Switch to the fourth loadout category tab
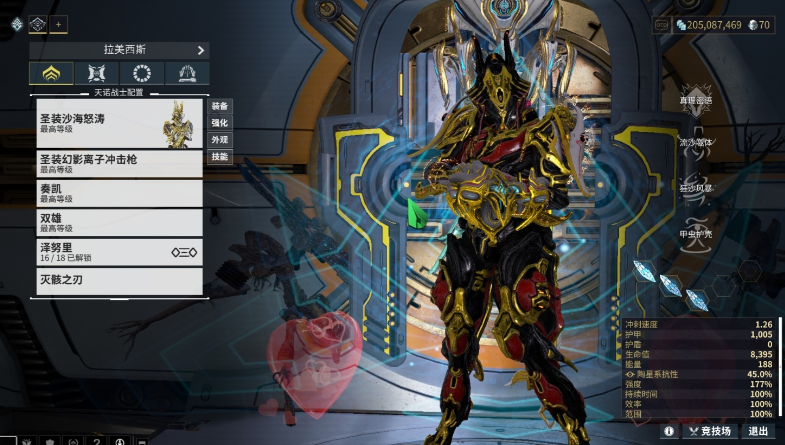The height and width of the screenshot is (445, 785). click(187, 73)
